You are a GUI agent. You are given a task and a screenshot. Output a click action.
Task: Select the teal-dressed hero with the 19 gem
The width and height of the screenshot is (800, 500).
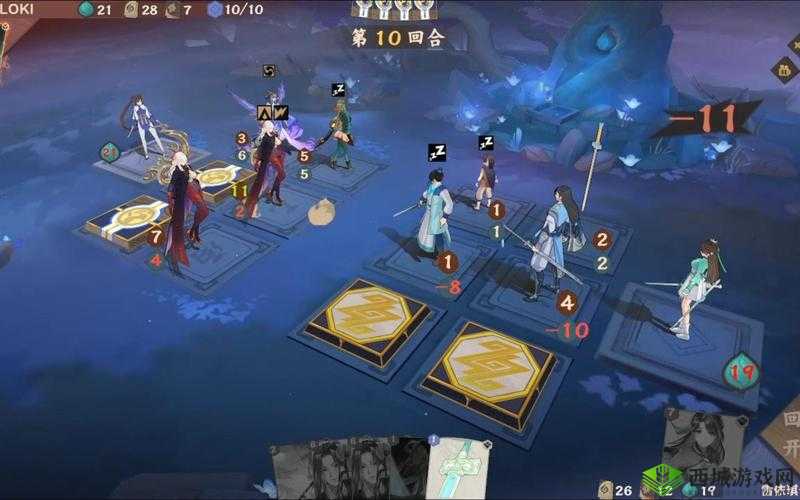pyautogui.click(x=698, y=287)
